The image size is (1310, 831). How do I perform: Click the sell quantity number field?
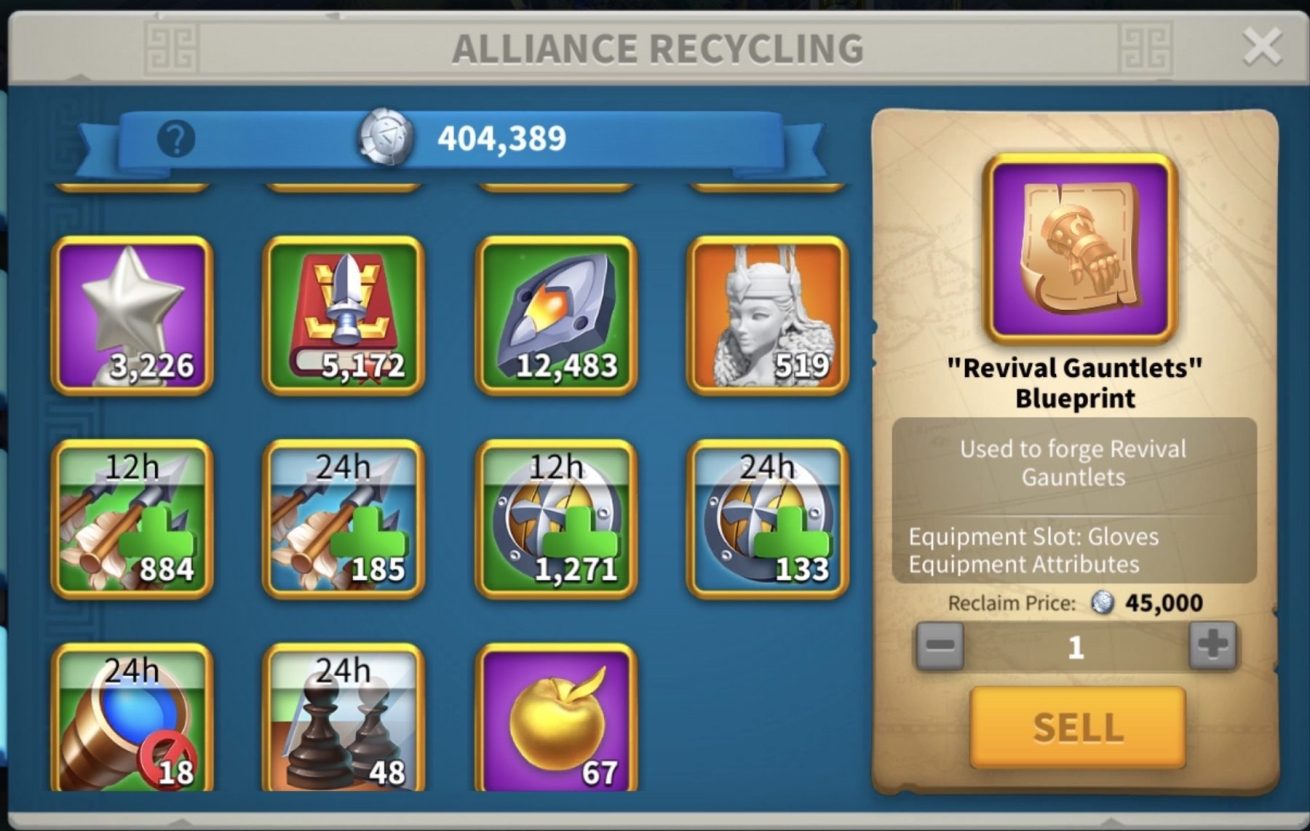tap(1076, 647)
